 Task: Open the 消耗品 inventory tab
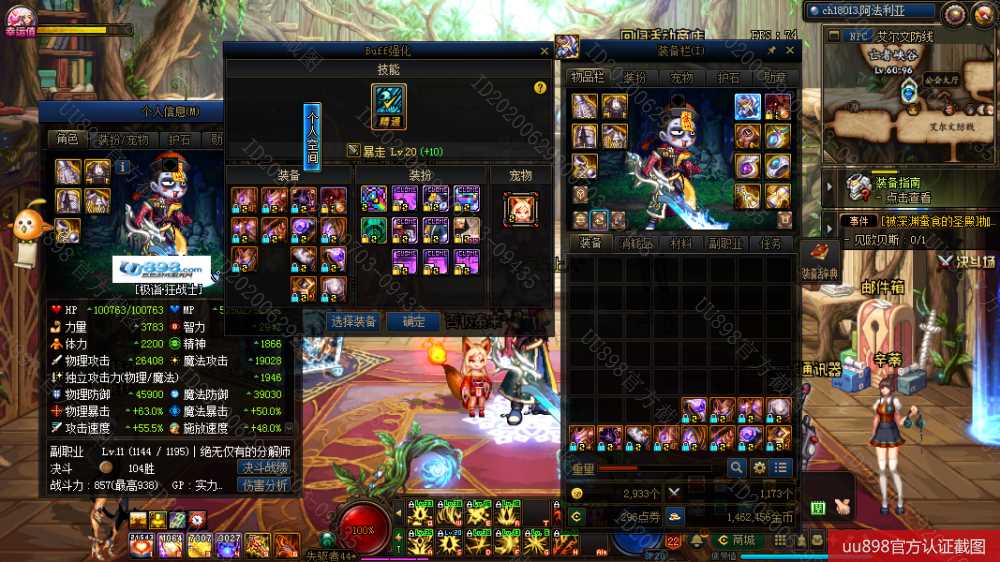tap(637, 243)
